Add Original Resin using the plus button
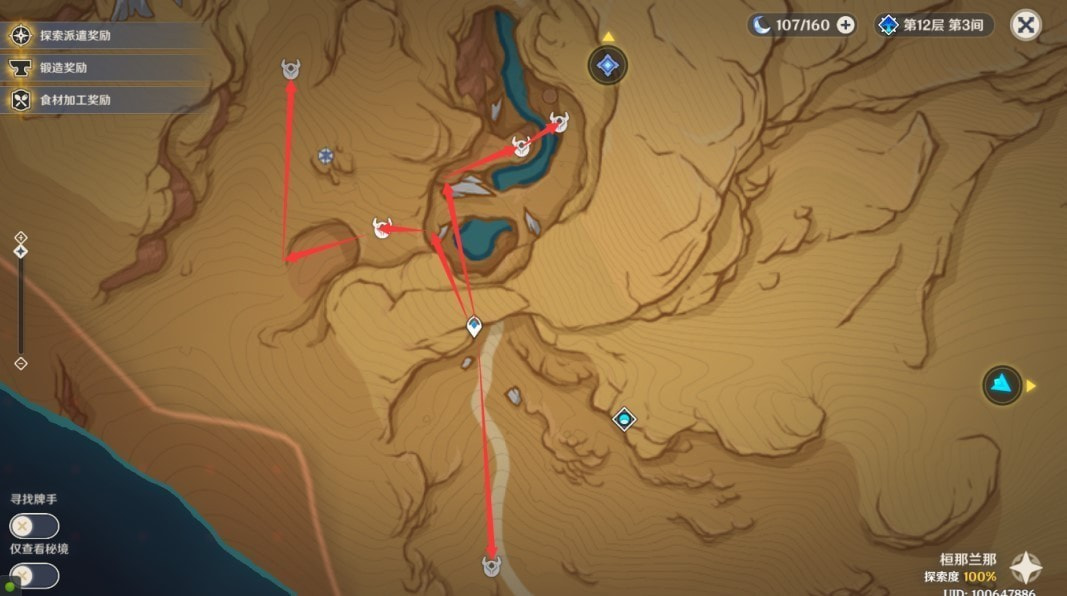Image resolution: width=1067 pixels, height=596 pixels. pos(846,25)
